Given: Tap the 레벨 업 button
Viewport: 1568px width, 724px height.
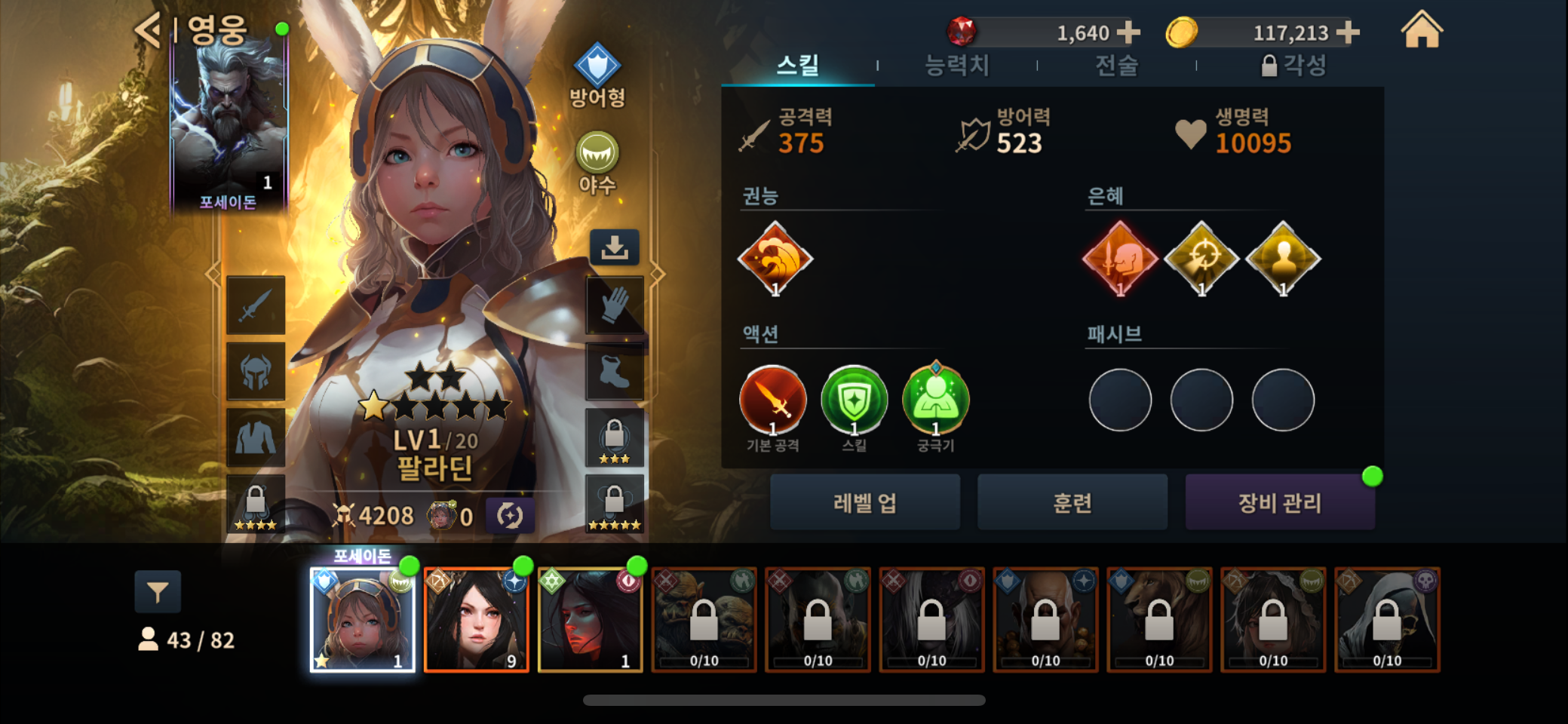Looking at the screenshot, I should (864, 502).
